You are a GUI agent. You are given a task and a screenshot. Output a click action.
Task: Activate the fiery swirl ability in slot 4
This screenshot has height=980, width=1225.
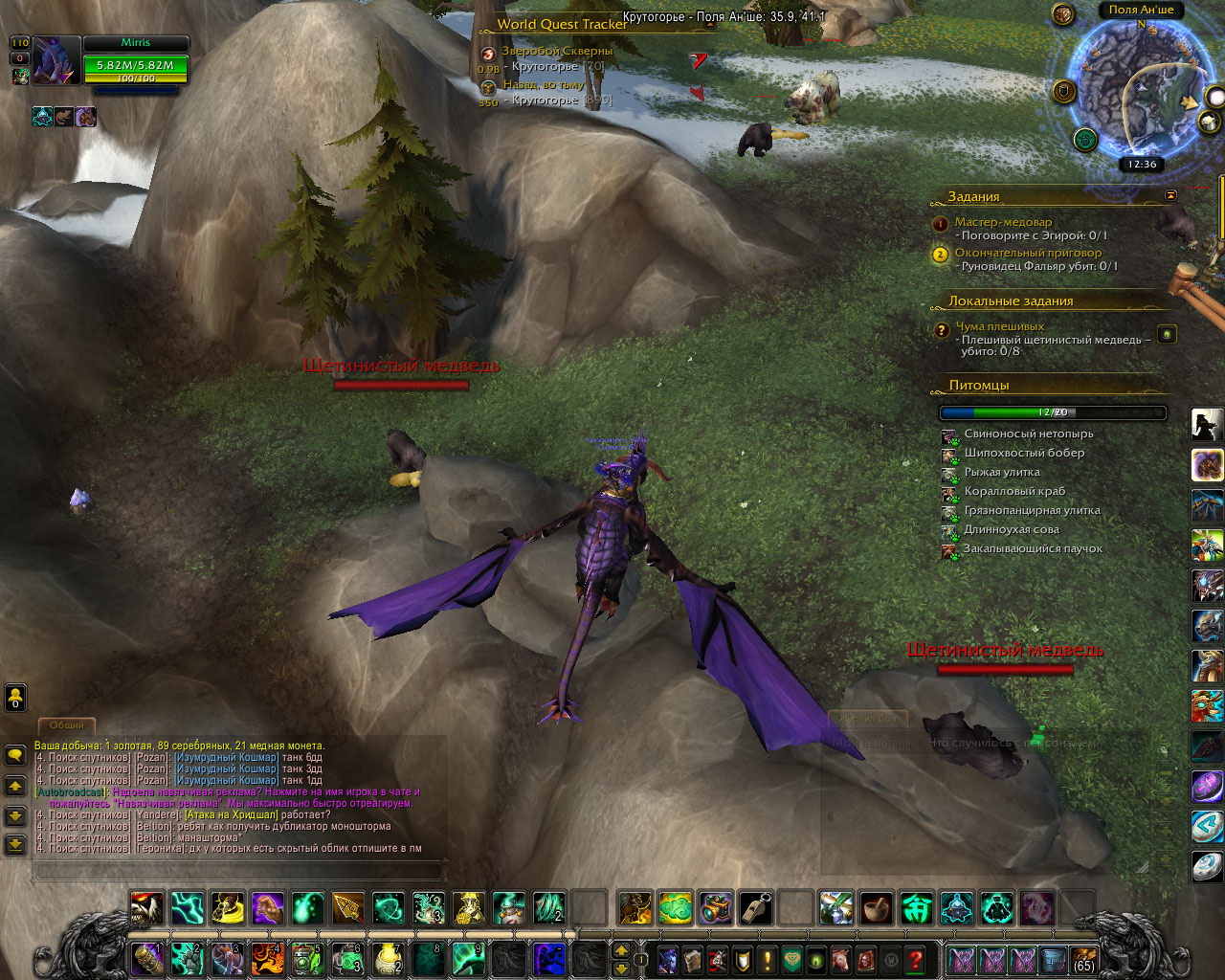point(265,958)
